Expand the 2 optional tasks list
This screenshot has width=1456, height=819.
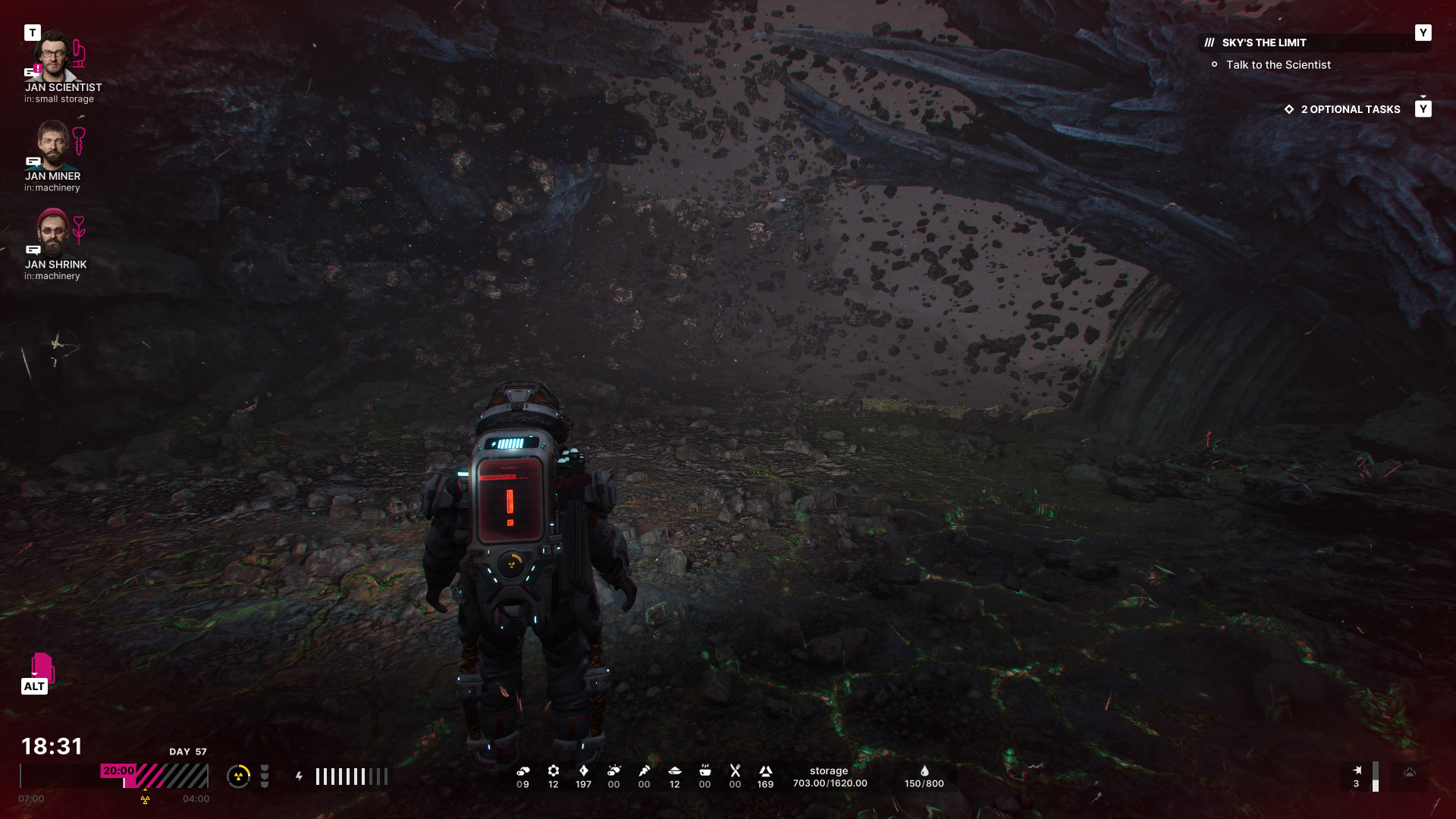pyautogui.click(x=1350, y=110)
